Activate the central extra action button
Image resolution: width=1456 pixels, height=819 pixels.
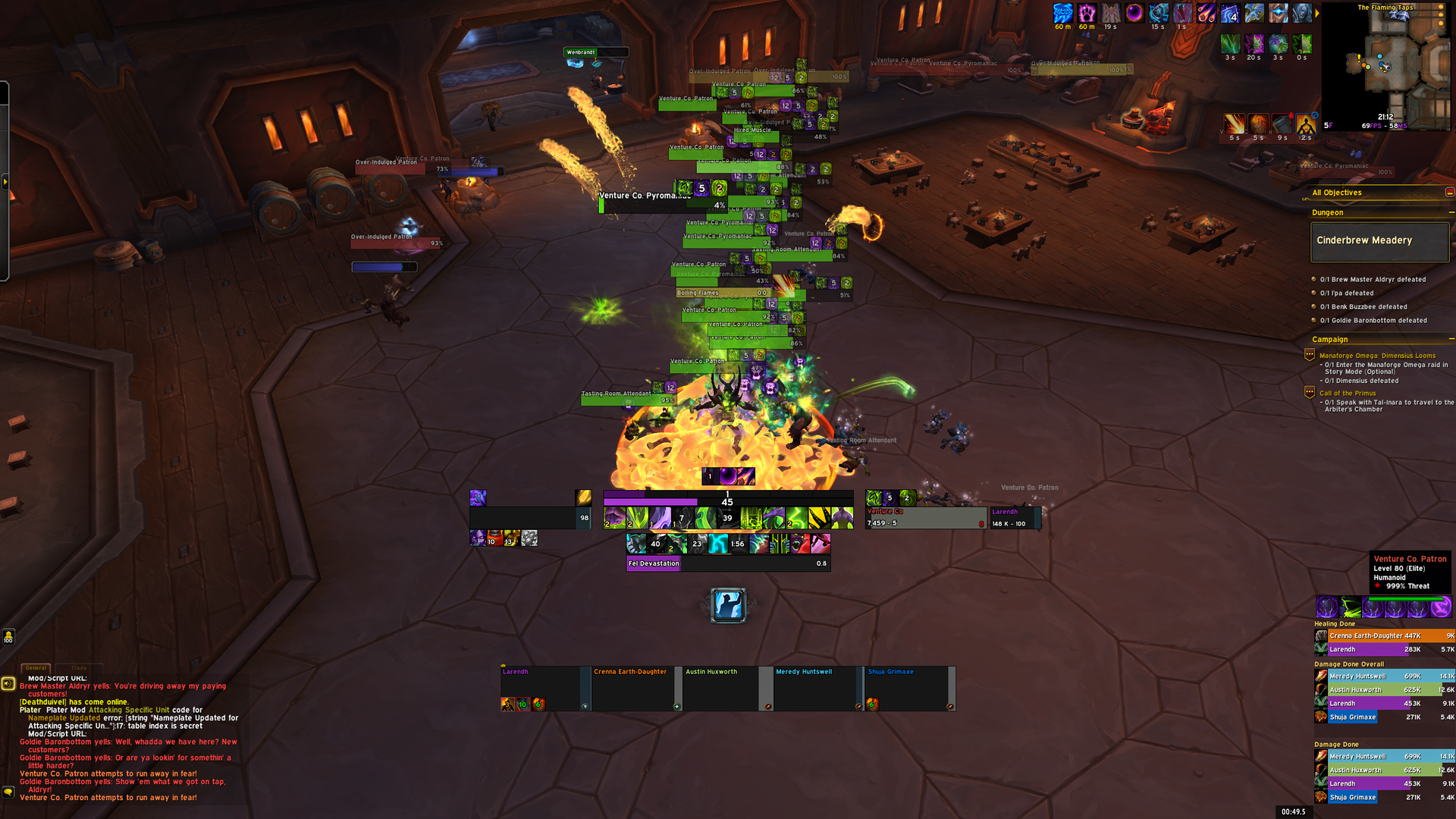pos(728,605)
